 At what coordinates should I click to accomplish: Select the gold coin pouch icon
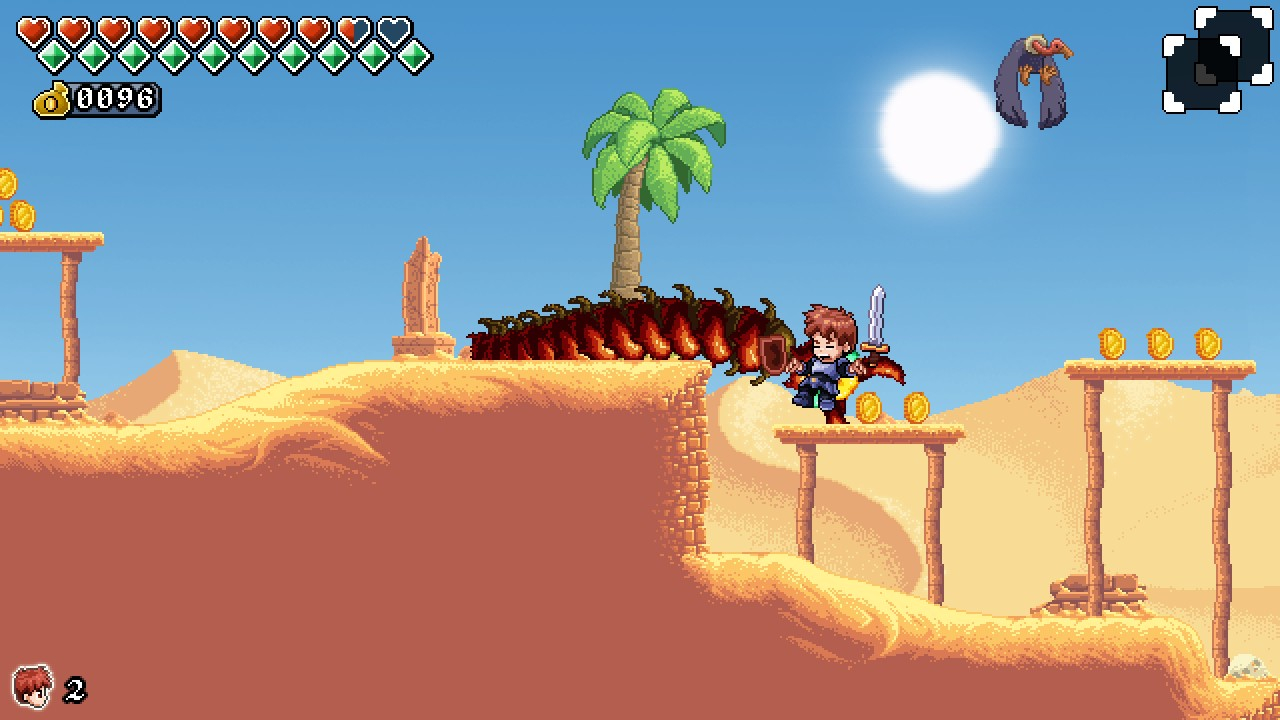coord(52,100)
